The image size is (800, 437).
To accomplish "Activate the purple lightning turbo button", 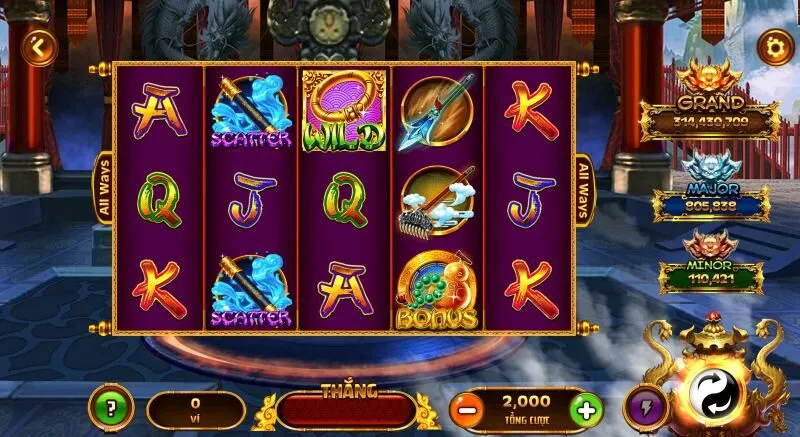I will tap(646, 407).
